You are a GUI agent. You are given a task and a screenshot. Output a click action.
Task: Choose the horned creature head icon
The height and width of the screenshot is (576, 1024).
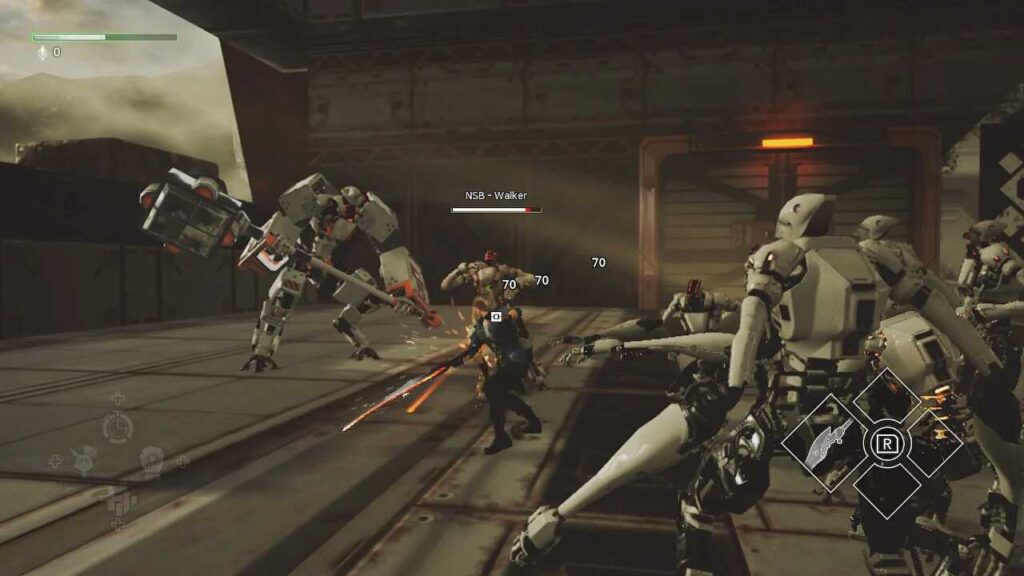[x=85, y=460]
